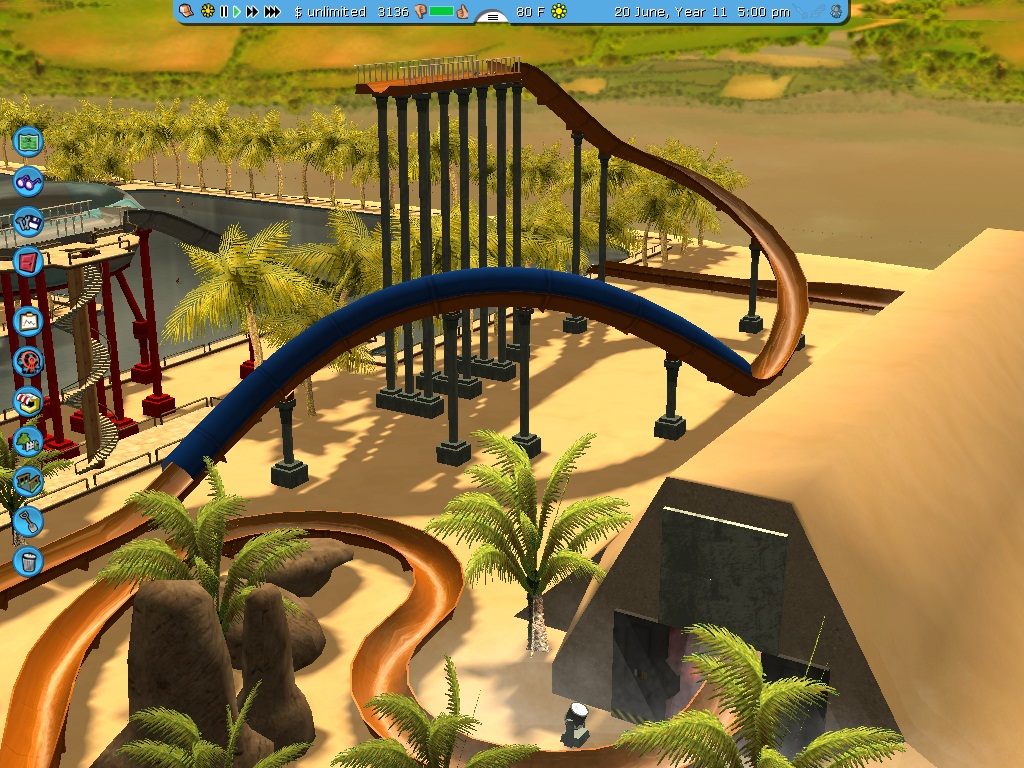1024x768 pixels.
Task: Open the park map icon
Action: point(29,142)
